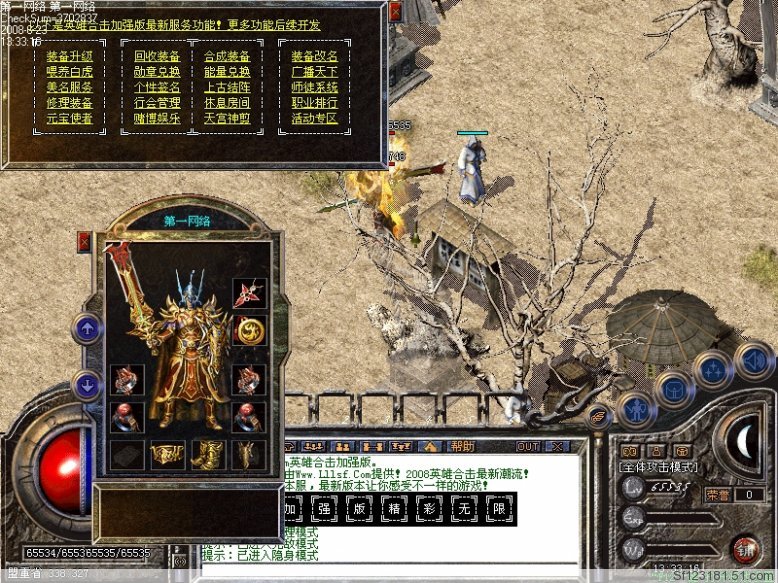Select 装备改名 equipment rename
778x583 pixels.
pyautogui.click(x=315, y=56)
